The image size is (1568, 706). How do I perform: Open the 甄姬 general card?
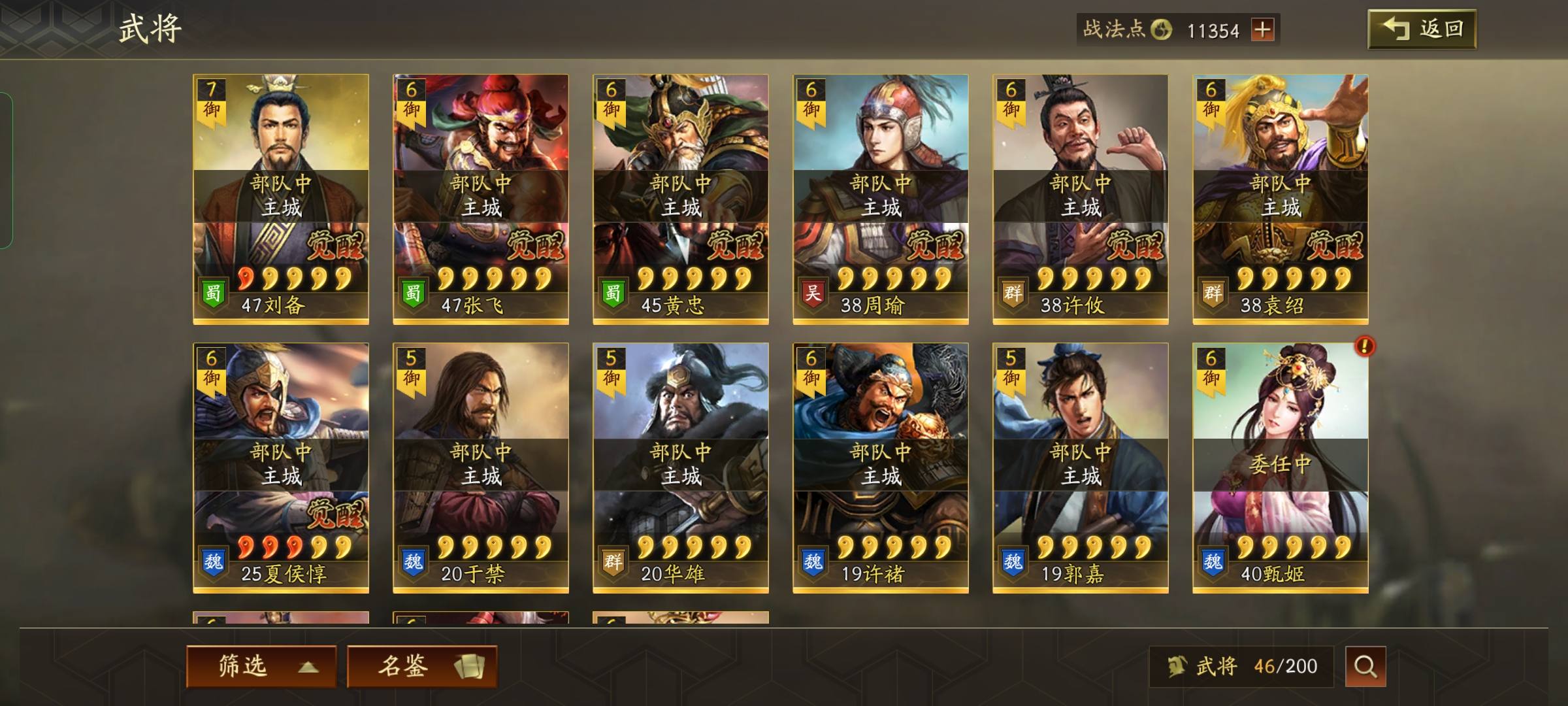coord(1281,467)
